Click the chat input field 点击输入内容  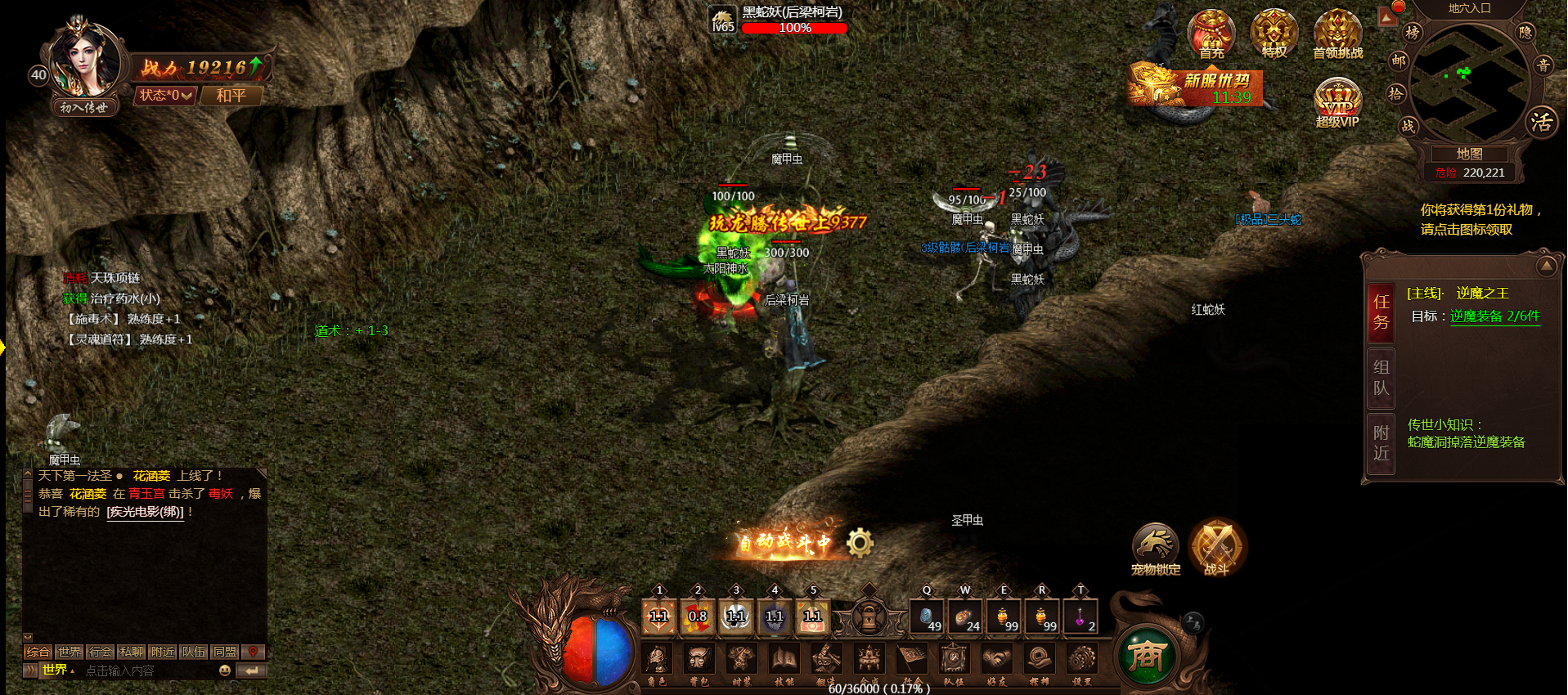click(x=147, y=670)
